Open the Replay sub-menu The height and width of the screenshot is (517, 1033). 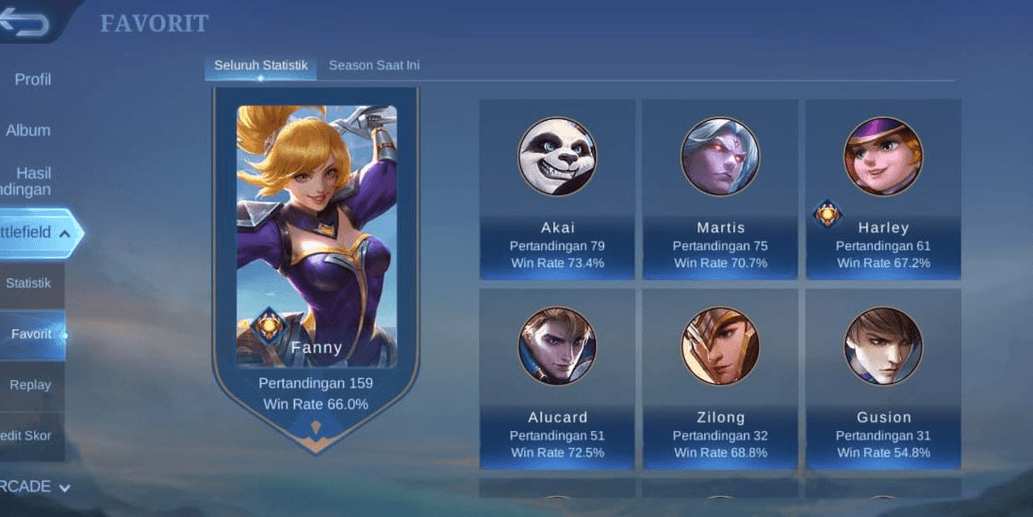pos(30,385)
